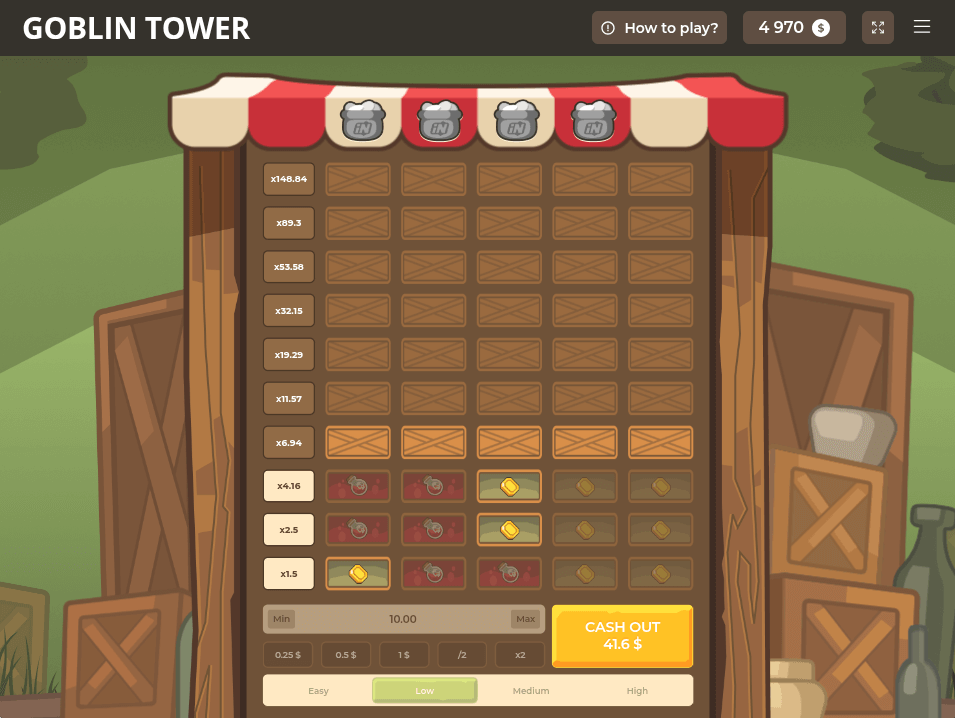This screenshot has width=955, height=718.
Task: Click the 4 970 coin balance
Action: (x=794, y=28)
